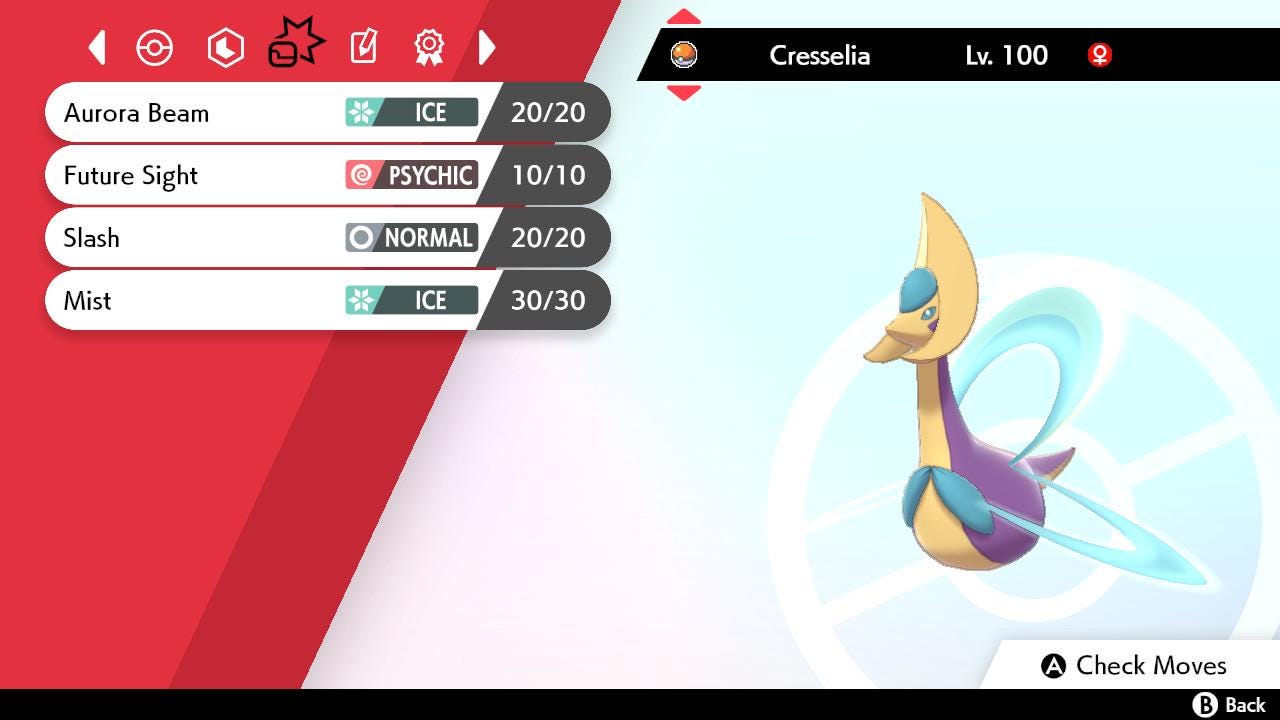Open the trainer memo notes tab
The width and height of the screenshot is (1280, 720).
point(363,47)
